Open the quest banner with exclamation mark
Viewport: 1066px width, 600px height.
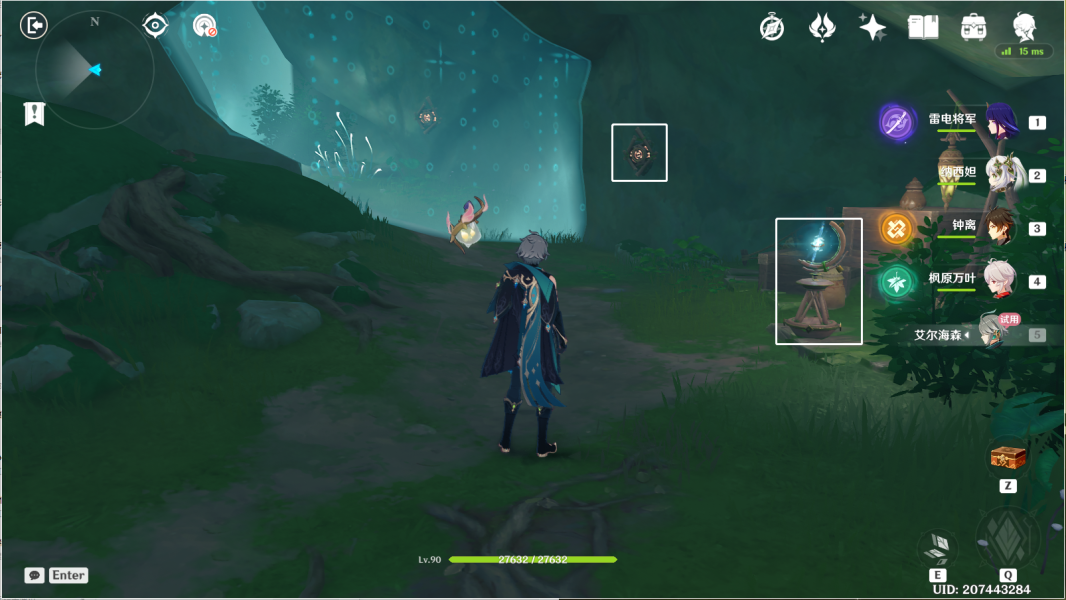point(34,113)
